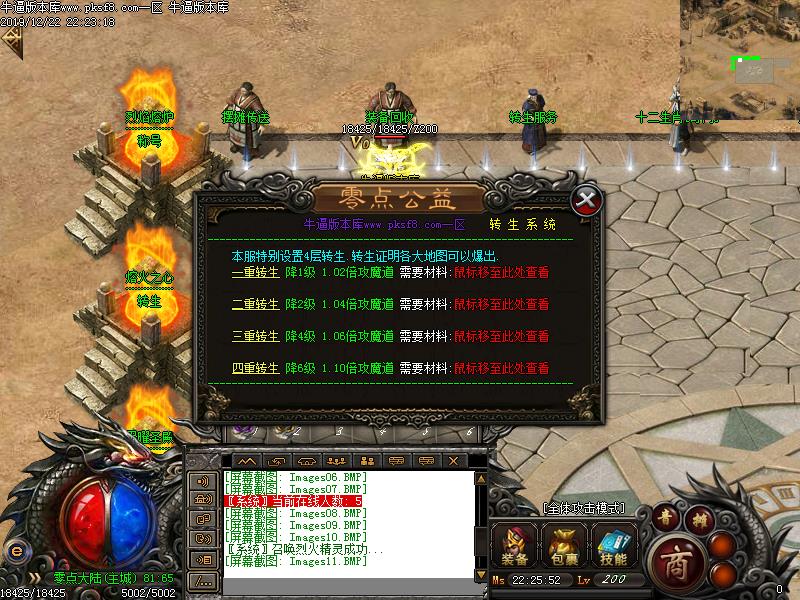The width and height of the screenshot is (800, 600).
Task: Open the 装备 equipment panel
Action: click(516, 546)
